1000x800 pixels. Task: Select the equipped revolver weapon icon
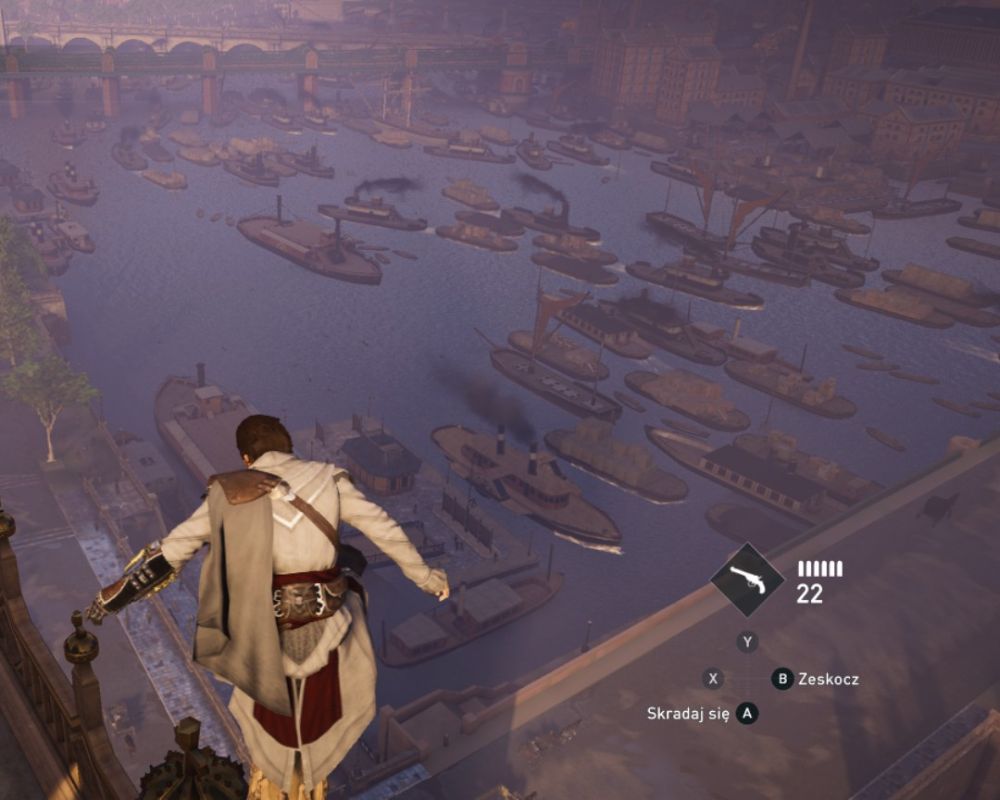[x=748, y=580]
